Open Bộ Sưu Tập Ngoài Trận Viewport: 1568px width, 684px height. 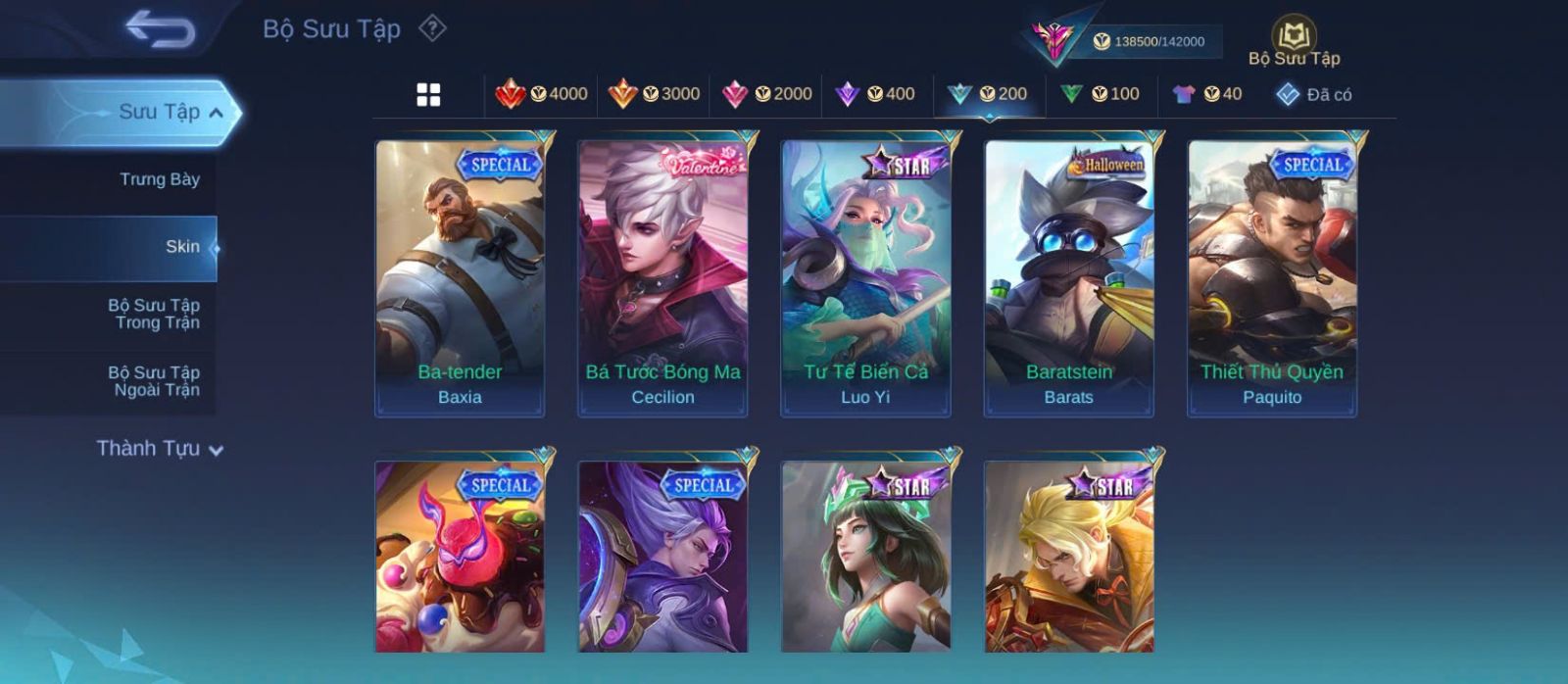coord(154,381)
